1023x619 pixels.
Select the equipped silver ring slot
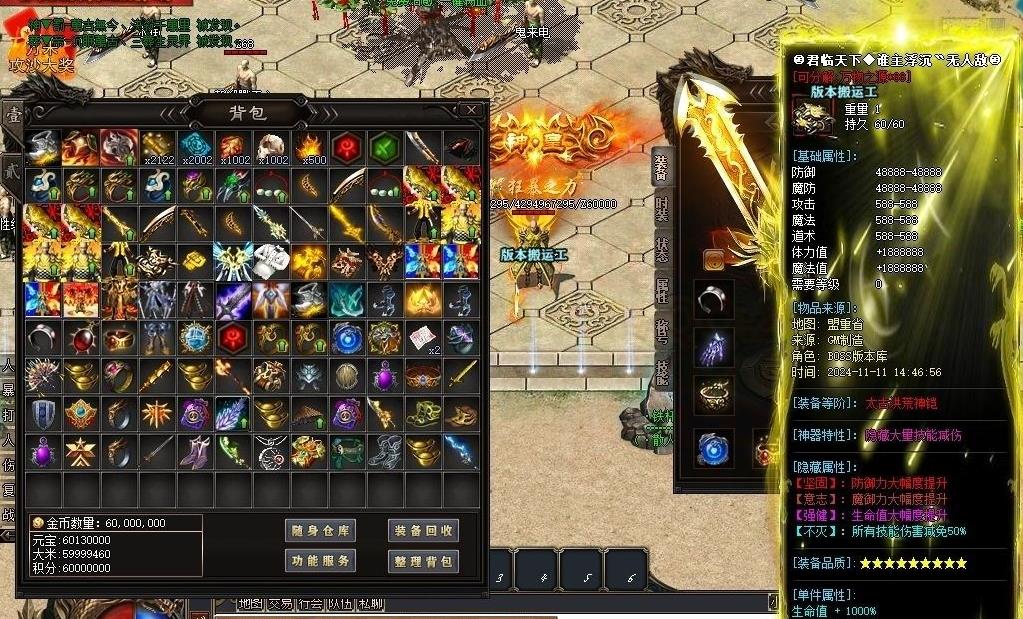coord(713,298)
